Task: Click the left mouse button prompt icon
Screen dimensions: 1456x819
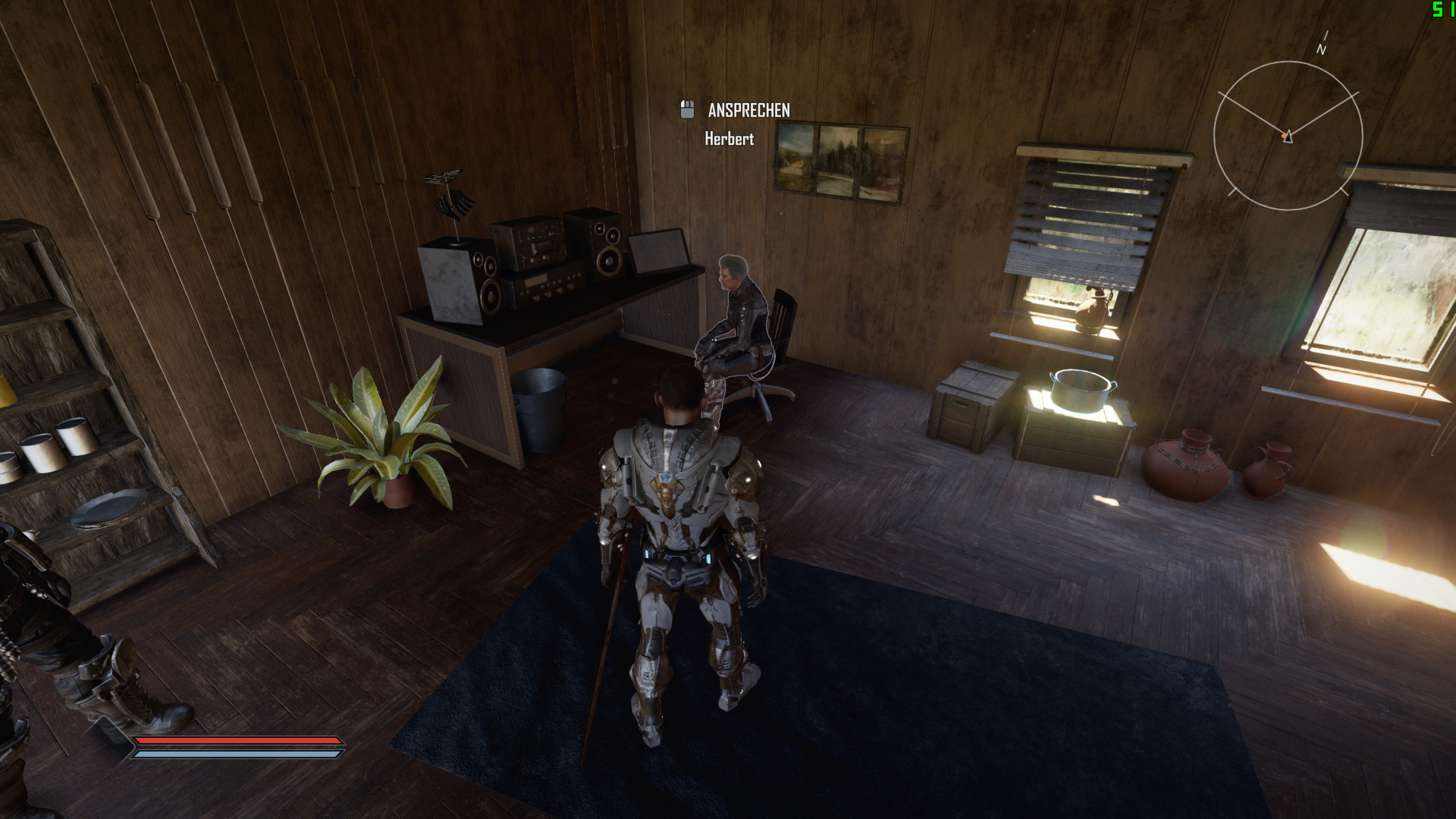Action: click(x=687, y=111)
